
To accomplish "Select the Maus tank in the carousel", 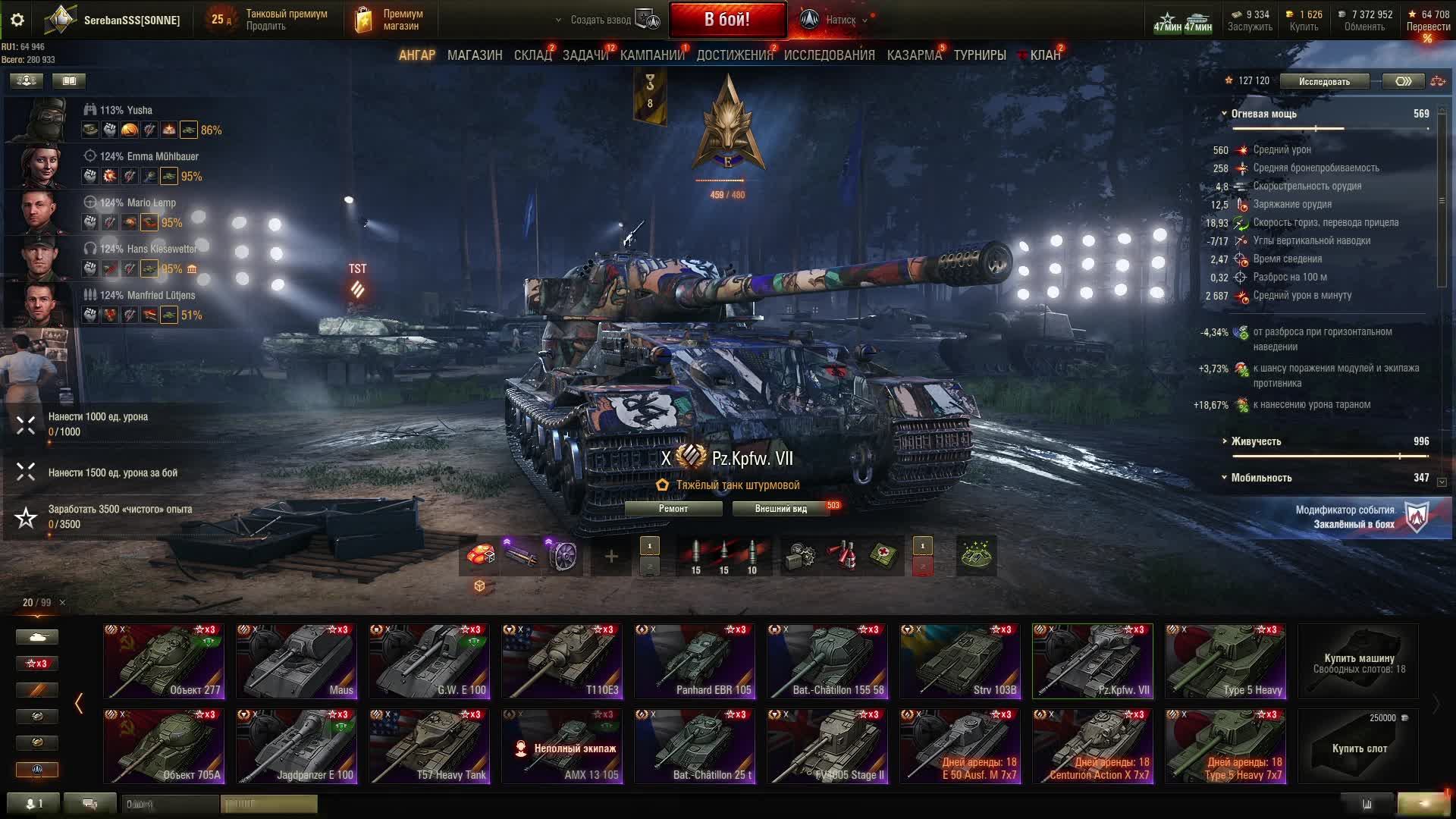I will pyautogui.click(x=297, y=661).
